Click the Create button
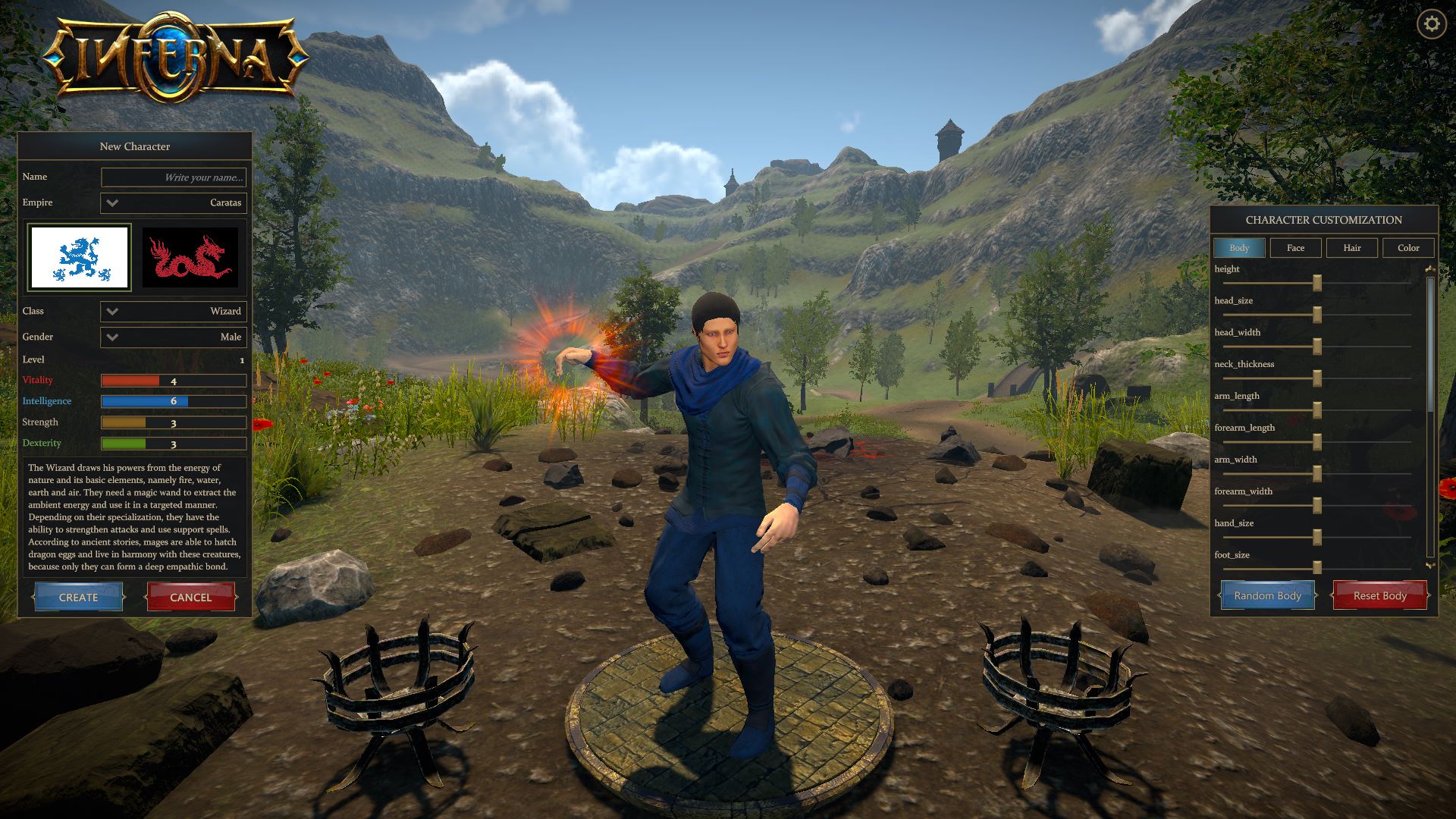Viewport: 1456px width, 819px height. pyautogui.click(x=78, y=597)
